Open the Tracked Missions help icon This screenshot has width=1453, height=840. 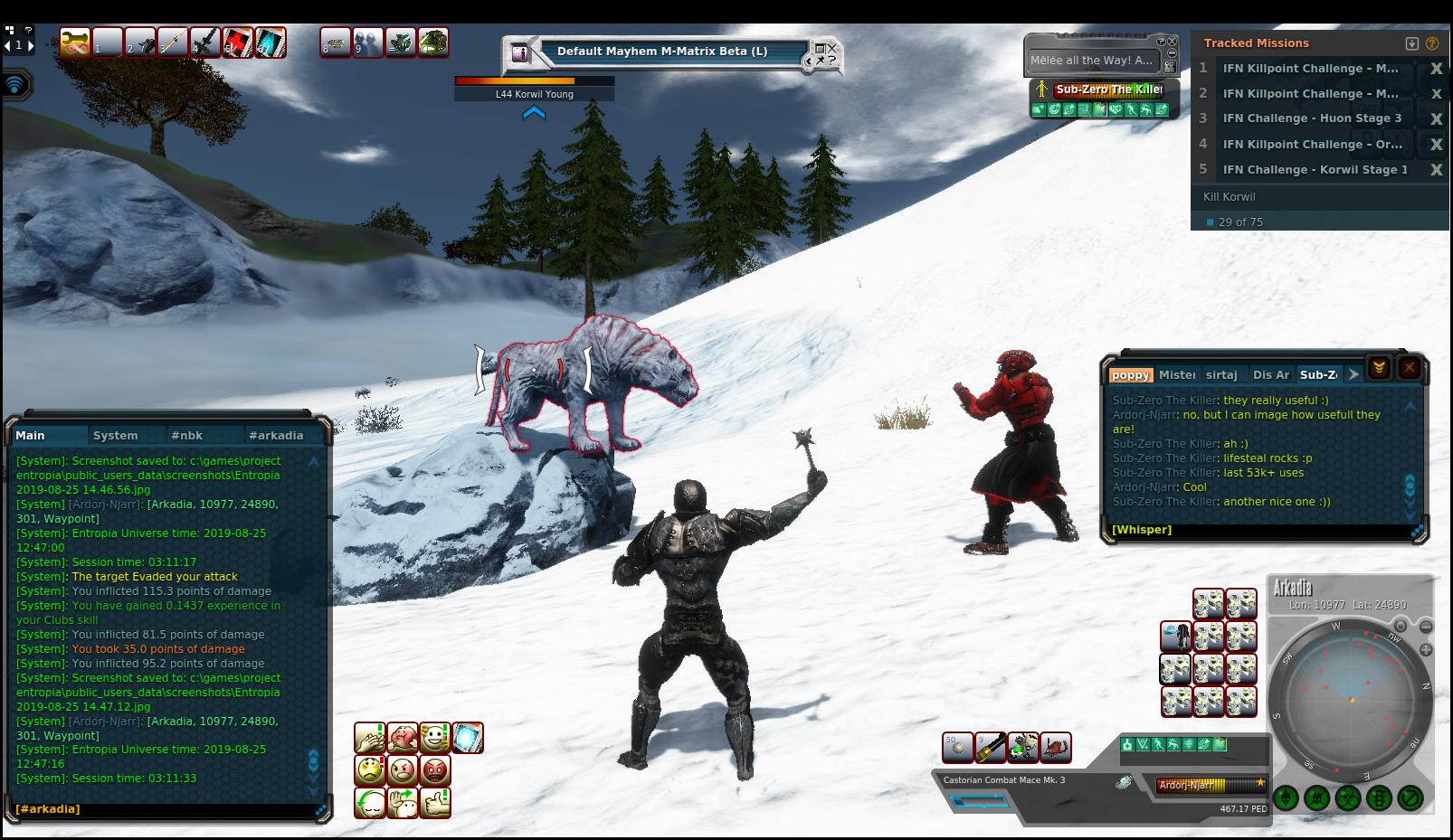pyautogui.click(x=1432, y=43)
